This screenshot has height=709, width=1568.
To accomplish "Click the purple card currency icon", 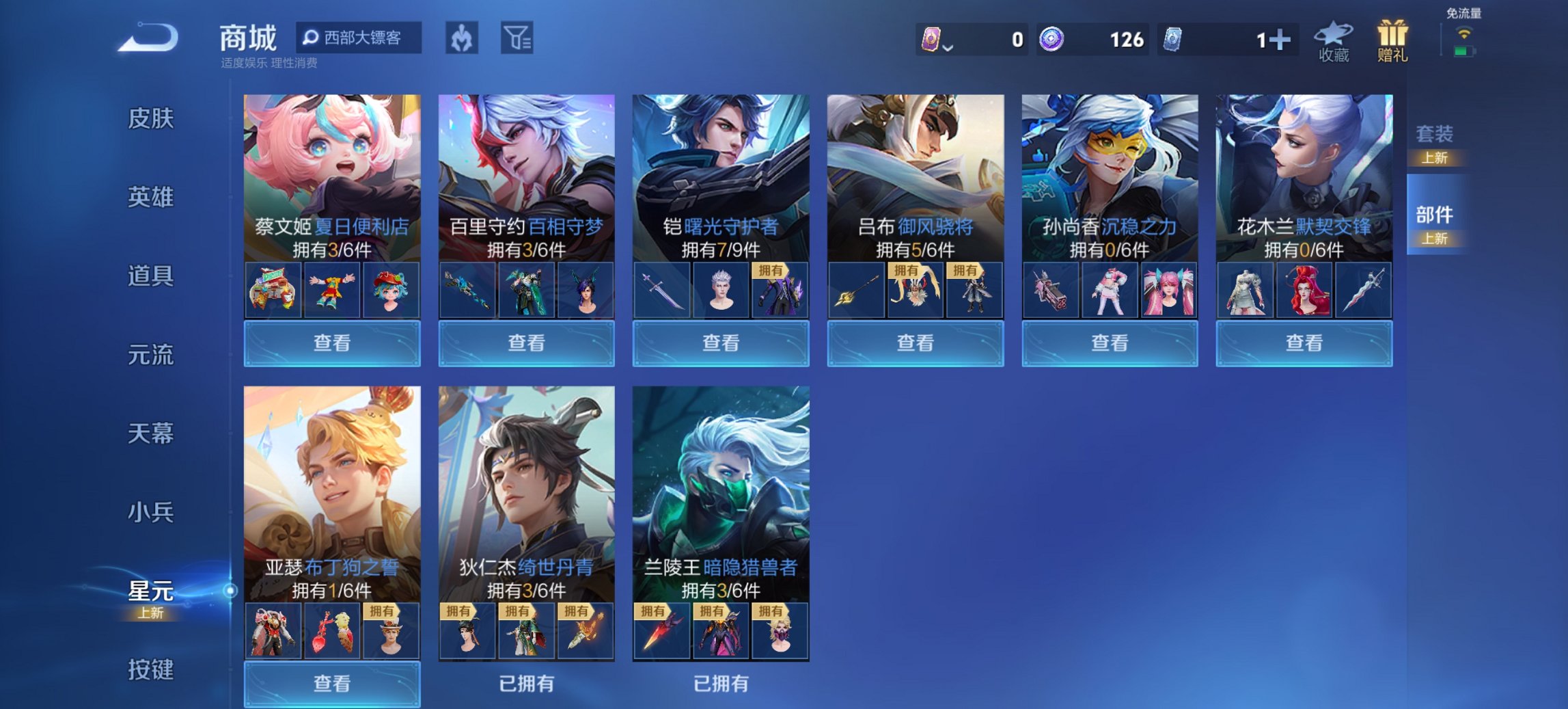I will point(931,40).
